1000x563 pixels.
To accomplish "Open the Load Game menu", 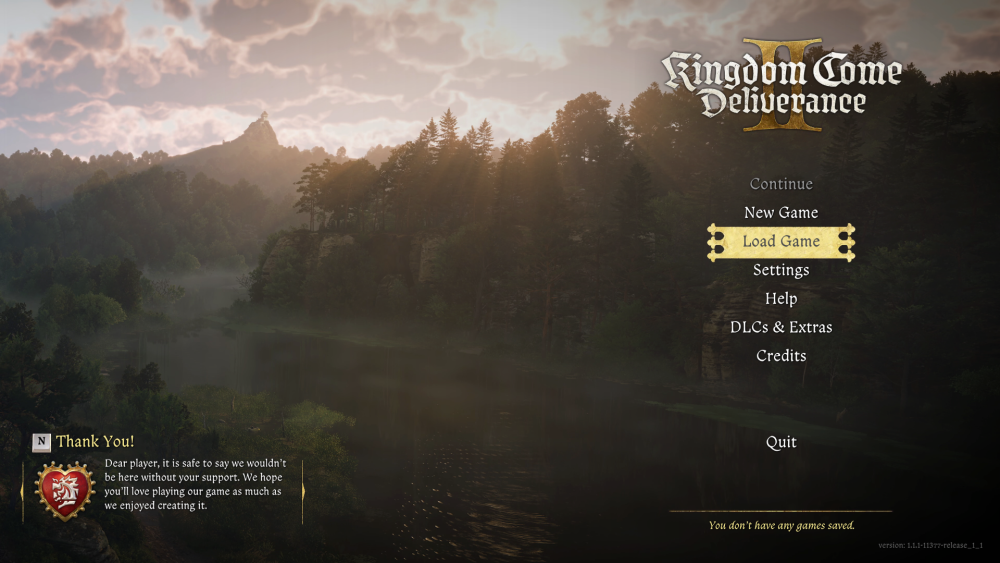I will (x=781, y=242).
